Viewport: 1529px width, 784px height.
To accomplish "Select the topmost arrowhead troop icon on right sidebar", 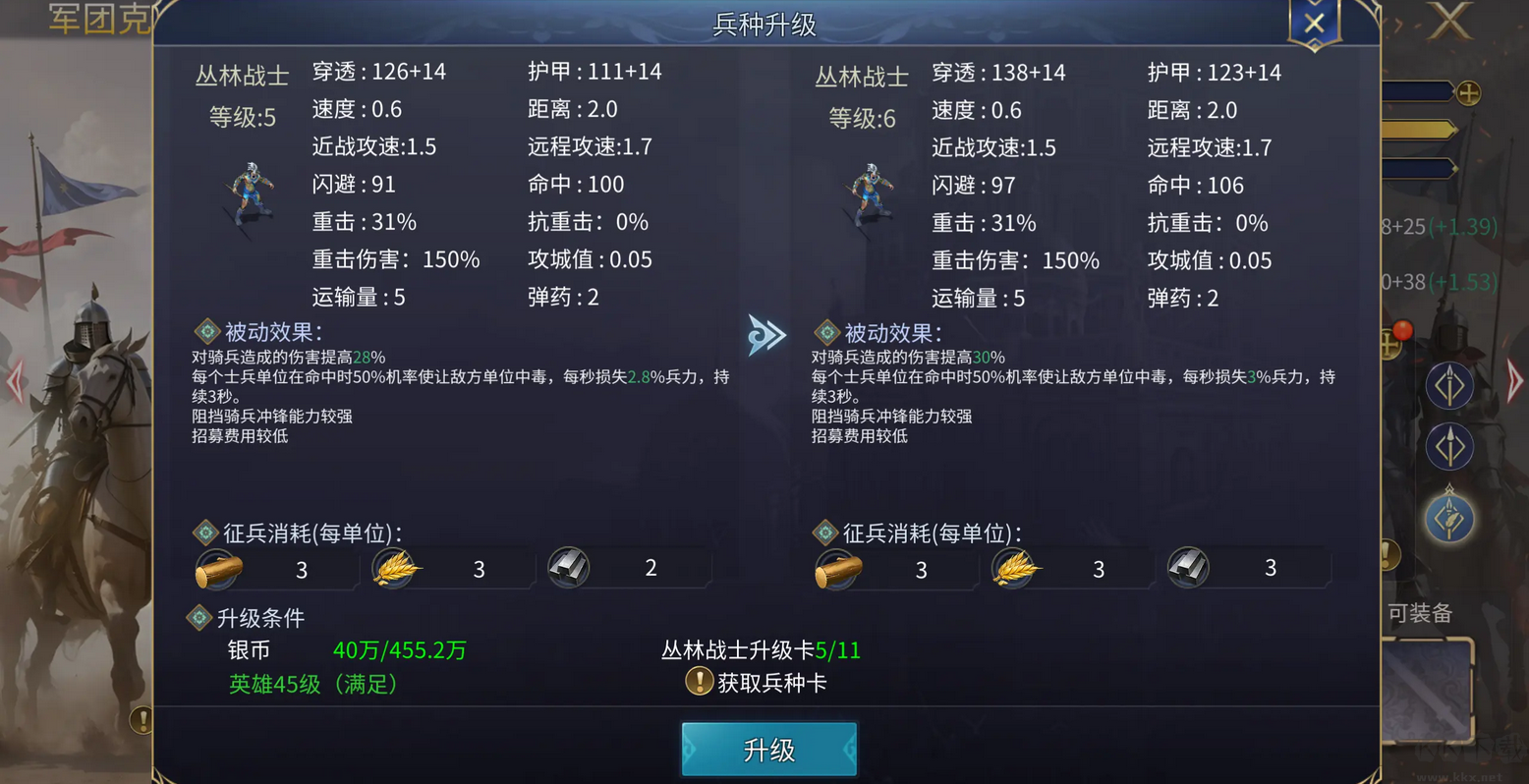I will [1449, 383].
